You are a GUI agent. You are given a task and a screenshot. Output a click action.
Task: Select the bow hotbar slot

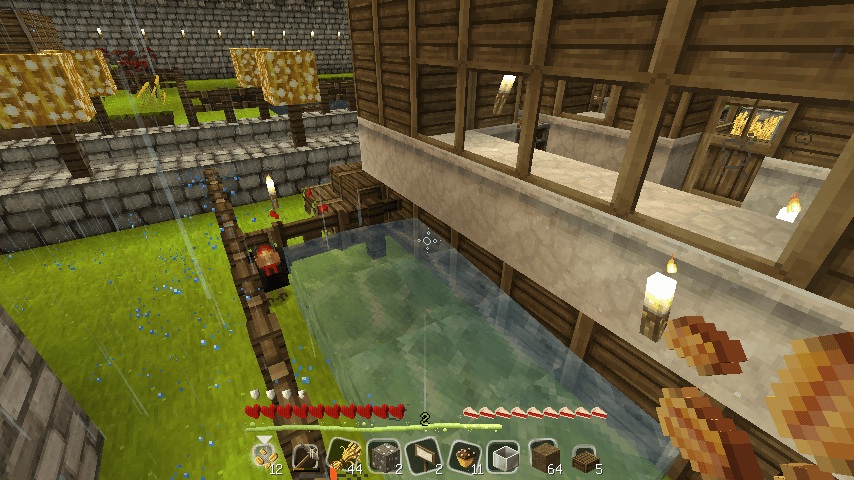click(x=304, y=456)
